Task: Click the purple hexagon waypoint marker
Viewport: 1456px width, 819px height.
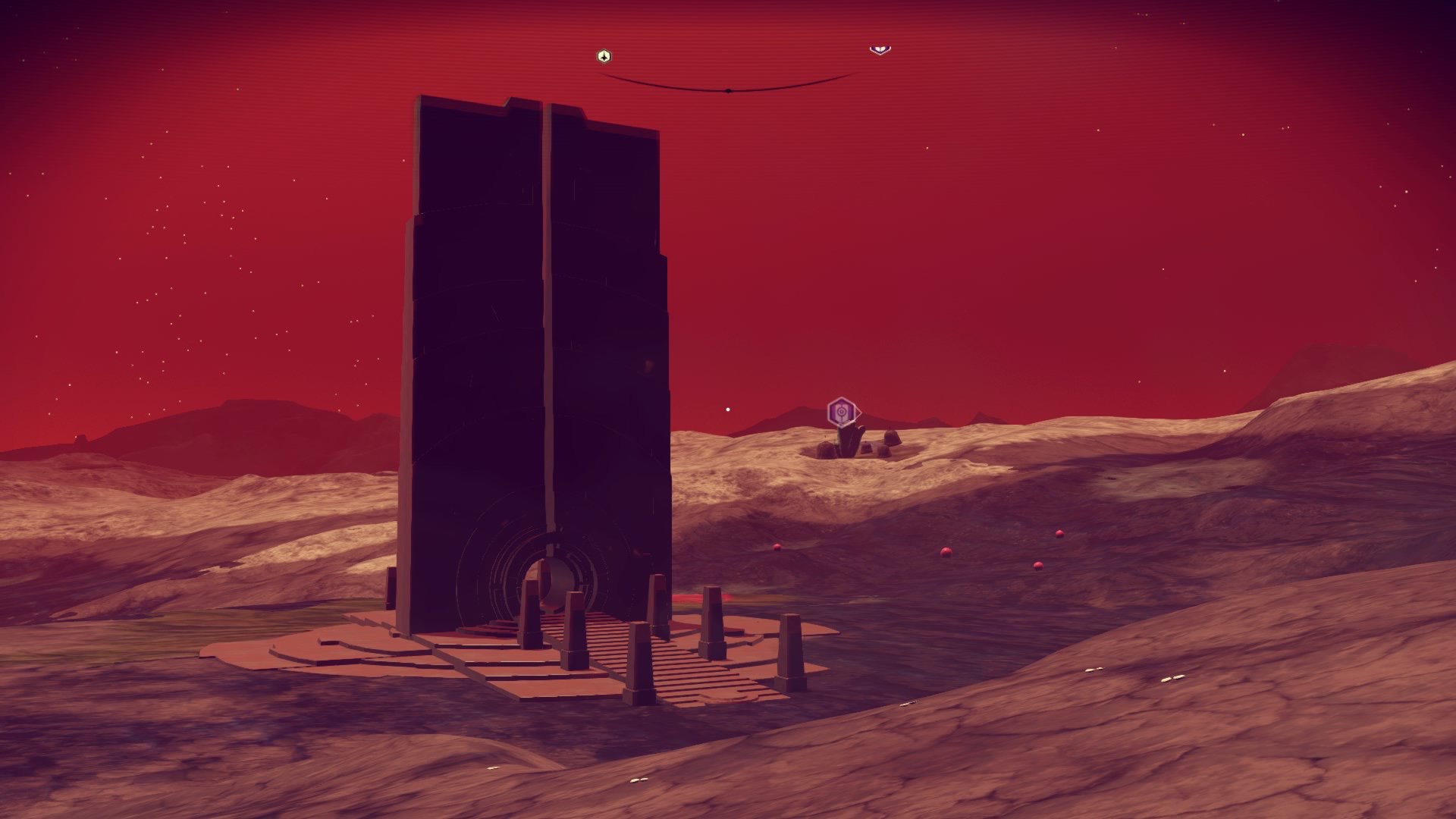Action: [x=842, y=412]
